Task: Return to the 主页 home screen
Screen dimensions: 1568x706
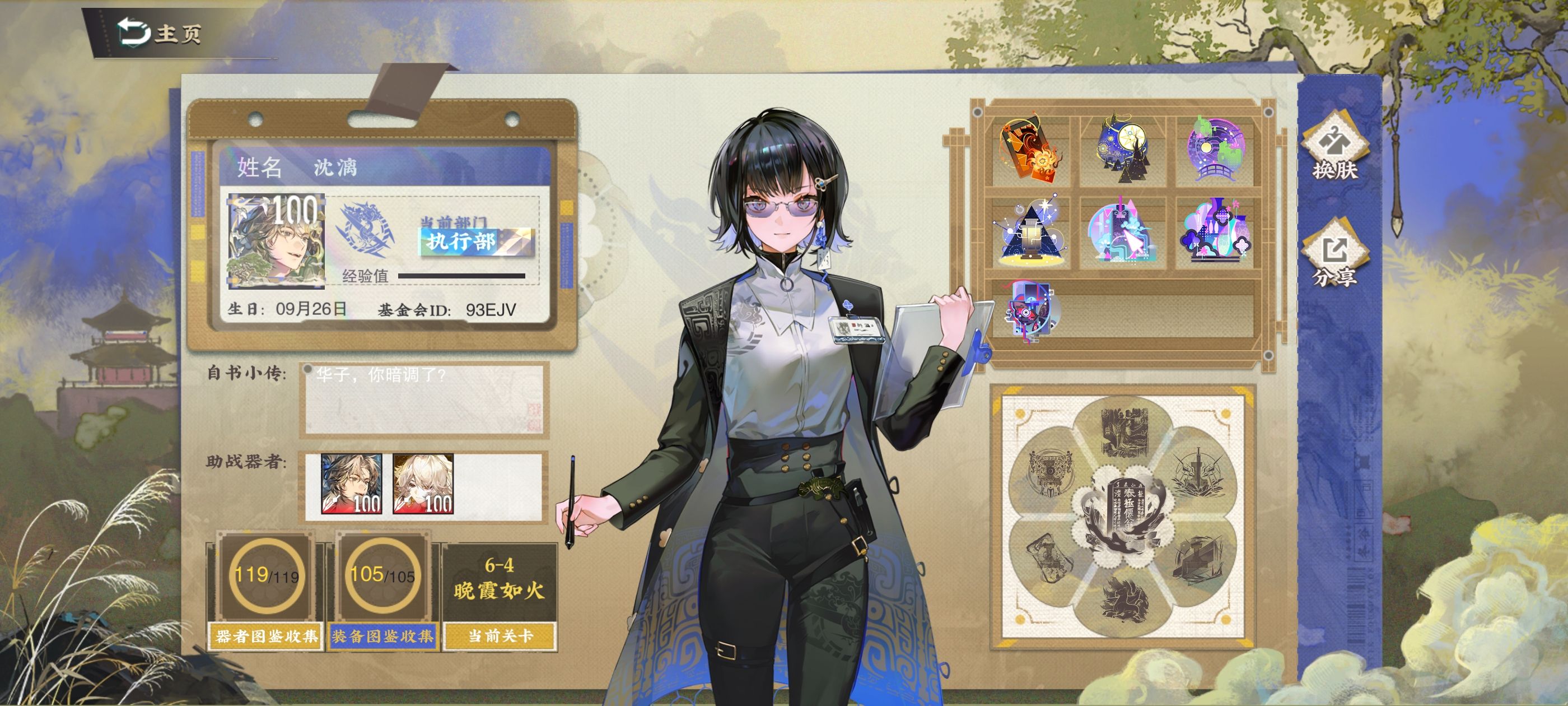Action: (x=160, y=33)
